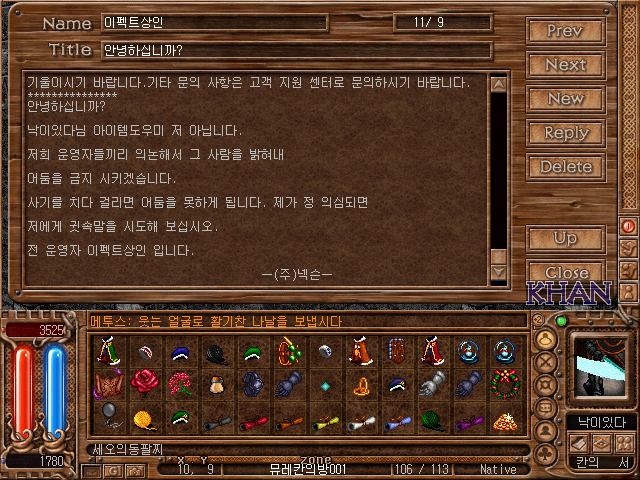
Task: Reply to this message
Action: 565,132
